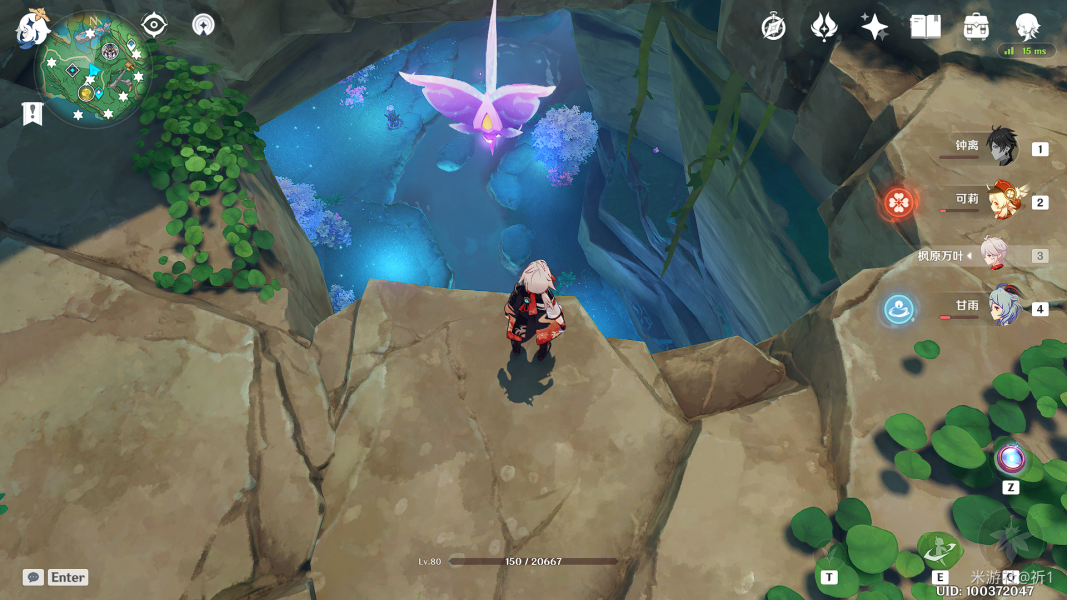
Task: Open the Adventurer Handbook book icon
Action: click(x=925, y=27)
